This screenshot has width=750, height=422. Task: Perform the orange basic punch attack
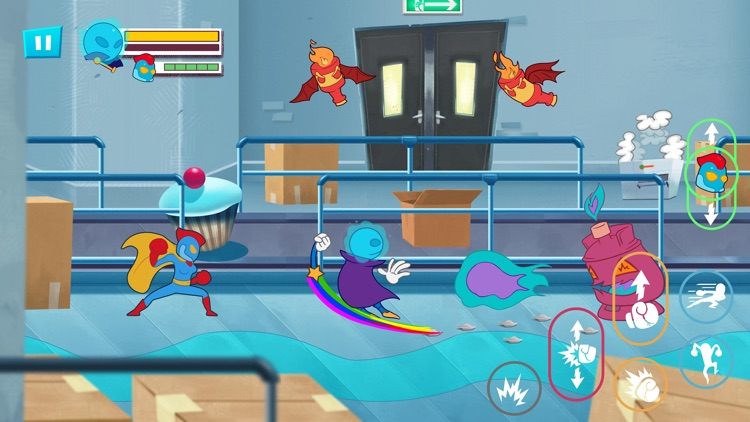pyautogui.click(x=640, y=384)
